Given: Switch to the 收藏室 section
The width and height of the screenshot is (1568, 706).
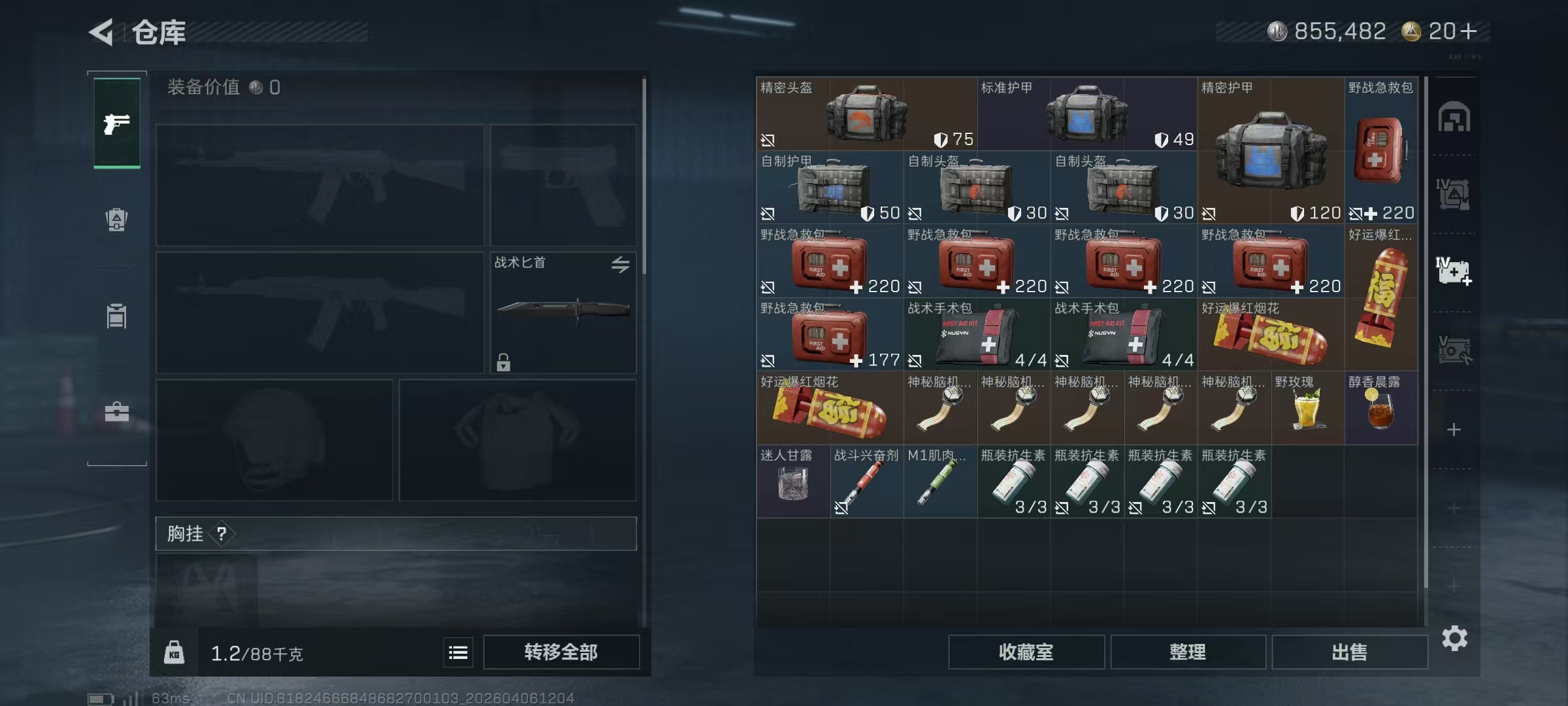Looking at the screenshot, I should pos(1026,652).
